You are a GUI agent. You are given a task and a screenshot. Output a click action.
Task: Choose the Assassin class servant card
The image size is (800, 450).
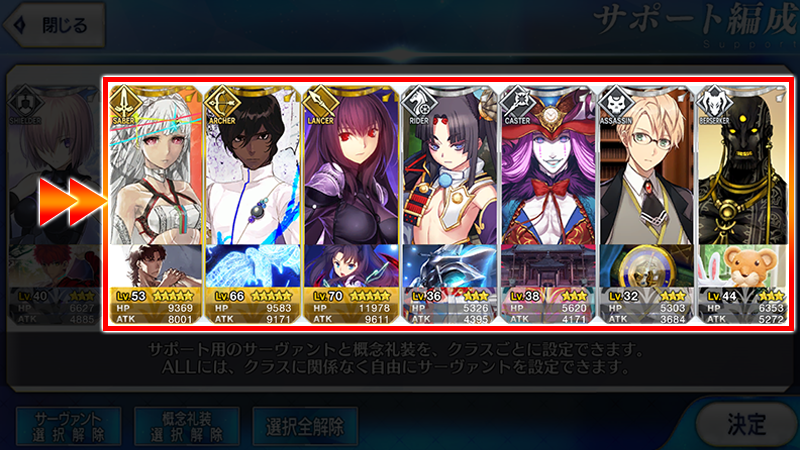(x=644, y=165)
